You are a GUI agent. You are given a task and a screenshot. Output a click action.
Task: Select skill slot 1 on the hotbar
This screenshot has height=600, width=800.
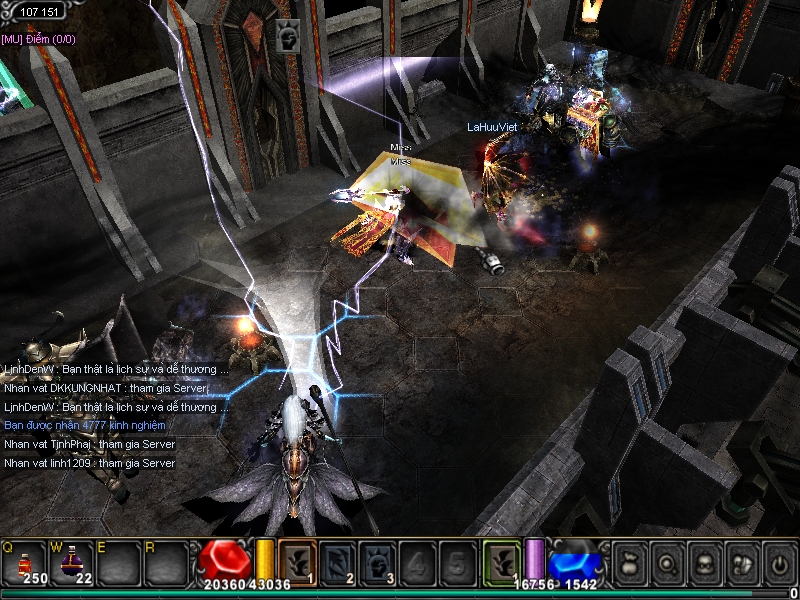[x=297, y=562]
